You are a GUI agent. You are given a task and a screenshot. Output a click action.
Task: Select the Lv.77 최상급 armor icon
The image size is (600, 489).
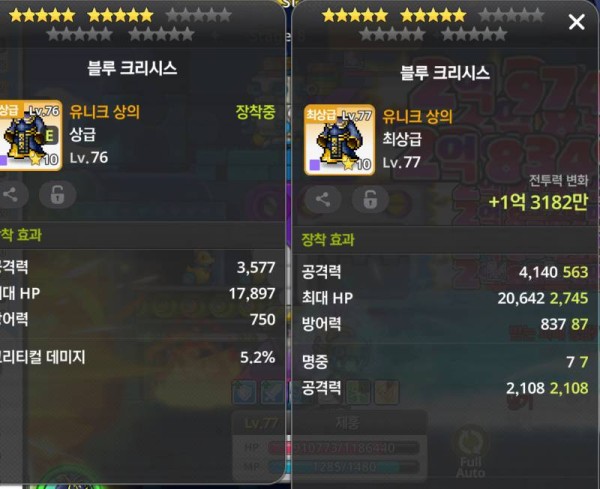tap(340, 140)
